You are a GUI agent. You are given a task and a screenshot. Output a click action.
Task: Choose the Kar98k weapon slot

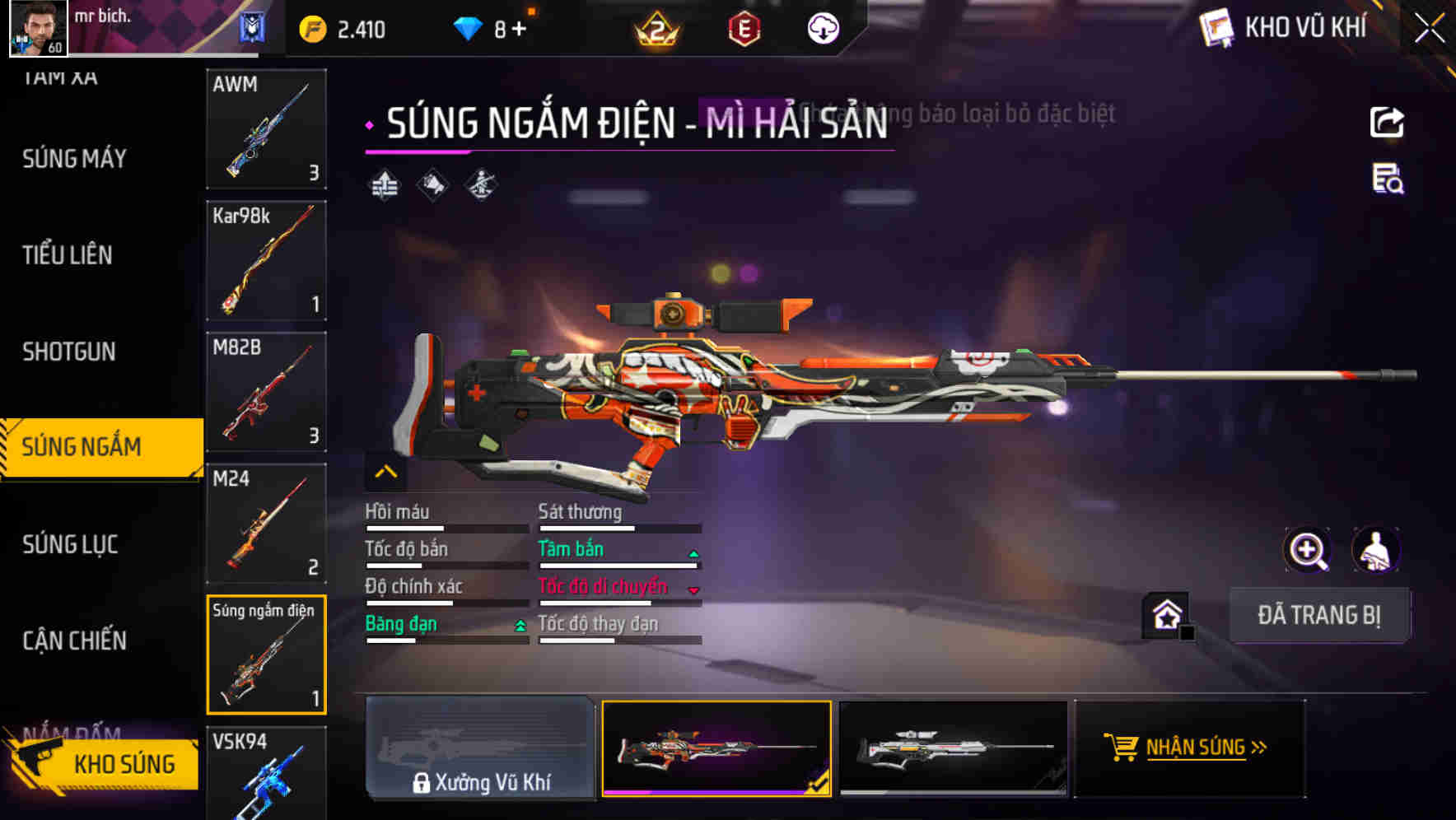pyautogui.click(x=266, y=260)
